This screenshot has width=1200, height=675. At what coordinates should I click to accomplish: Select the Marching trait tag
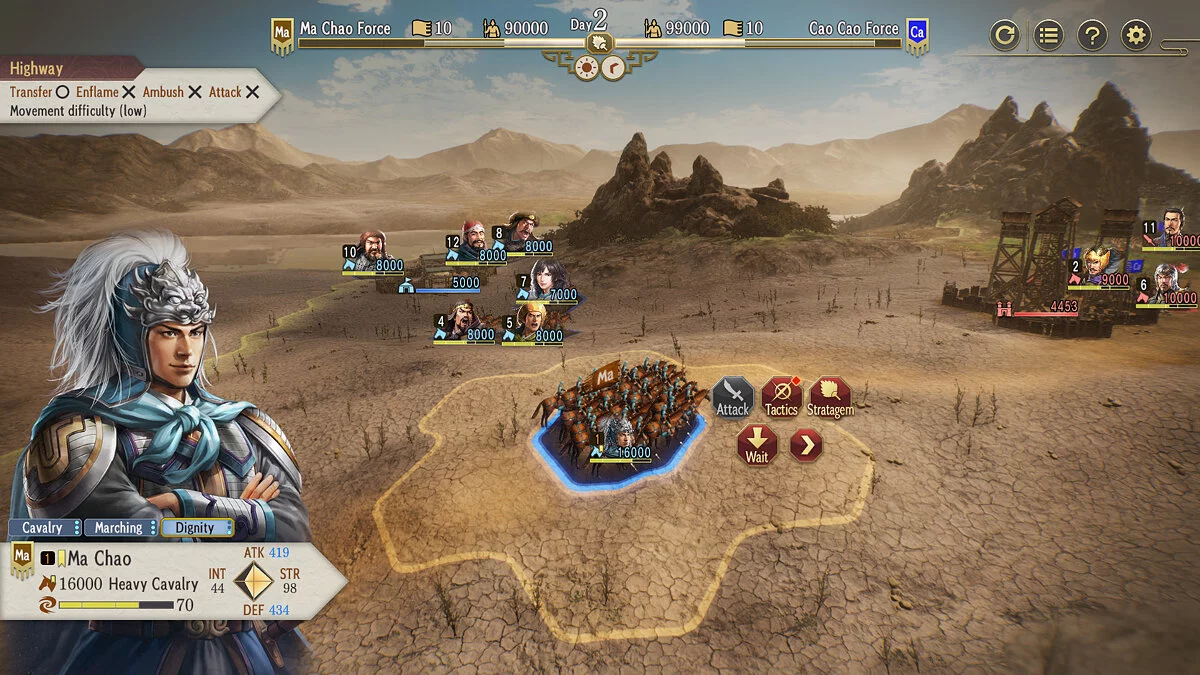[x=119, y=527]
